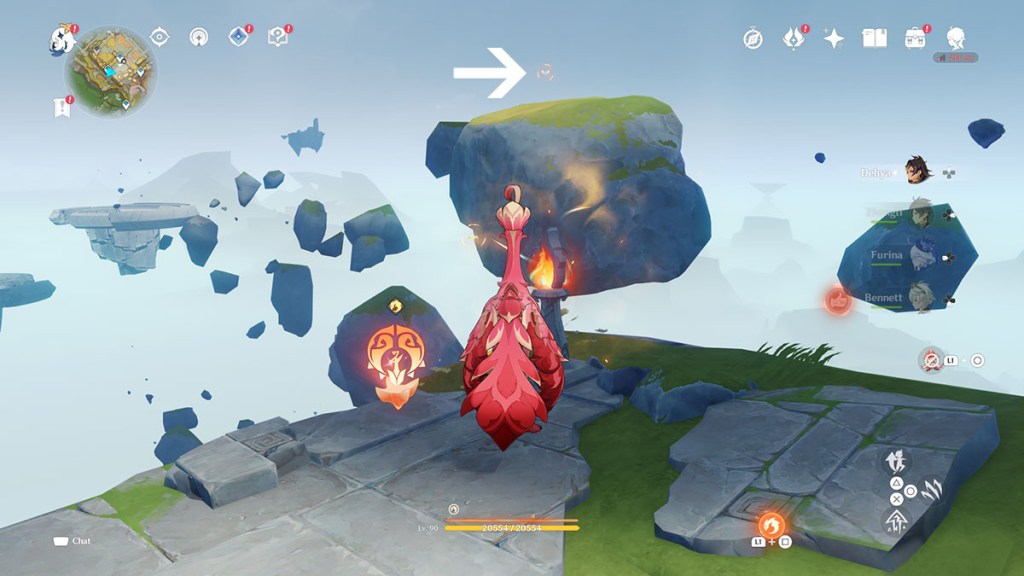Screen dimensions: 1024x576
Task: Activate the orange flame skill icon
Action: pyautogui.click(x=770, y=524)
